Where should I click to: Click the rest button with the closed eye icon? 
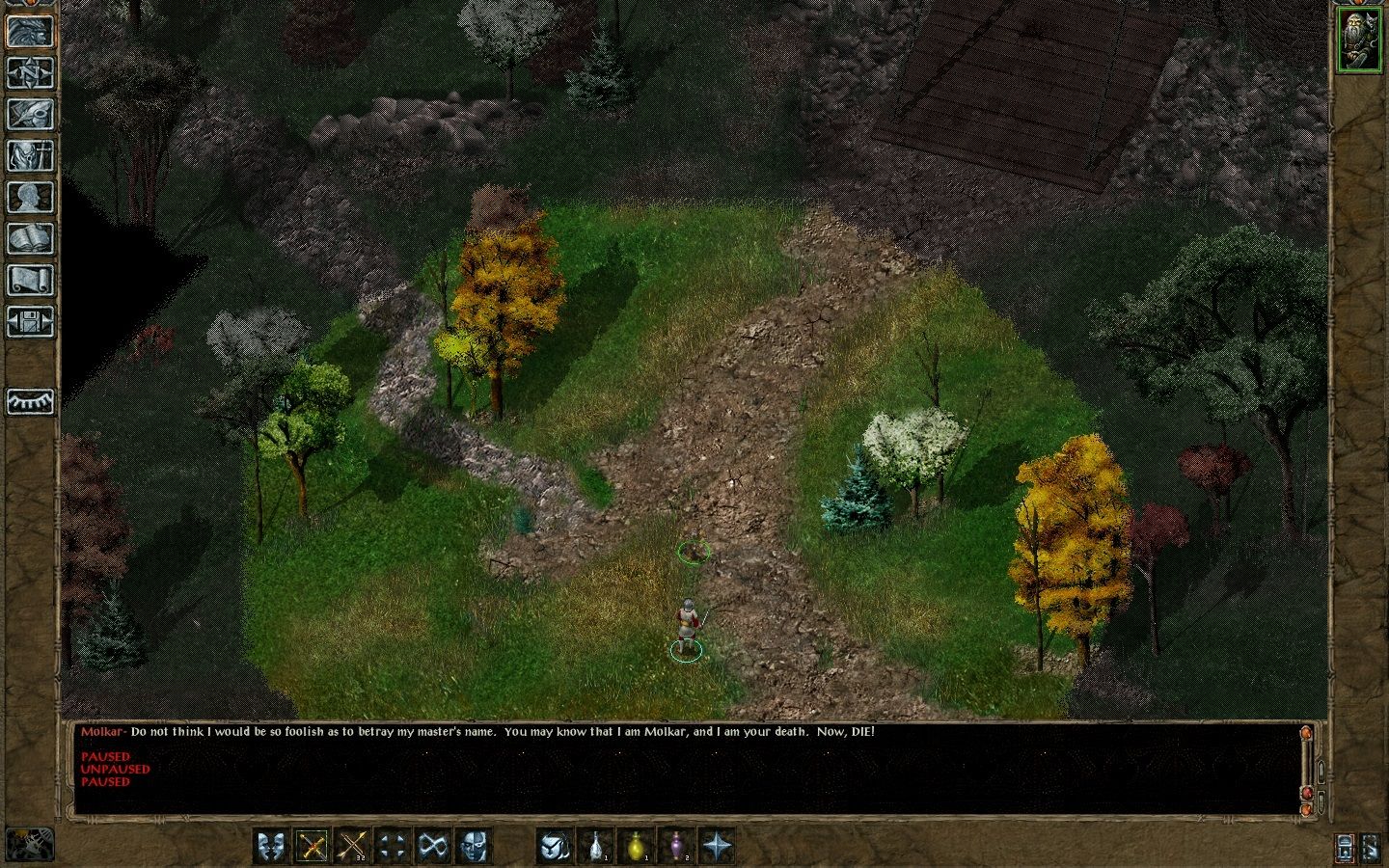pyautogui.click(x=30, y=401)
